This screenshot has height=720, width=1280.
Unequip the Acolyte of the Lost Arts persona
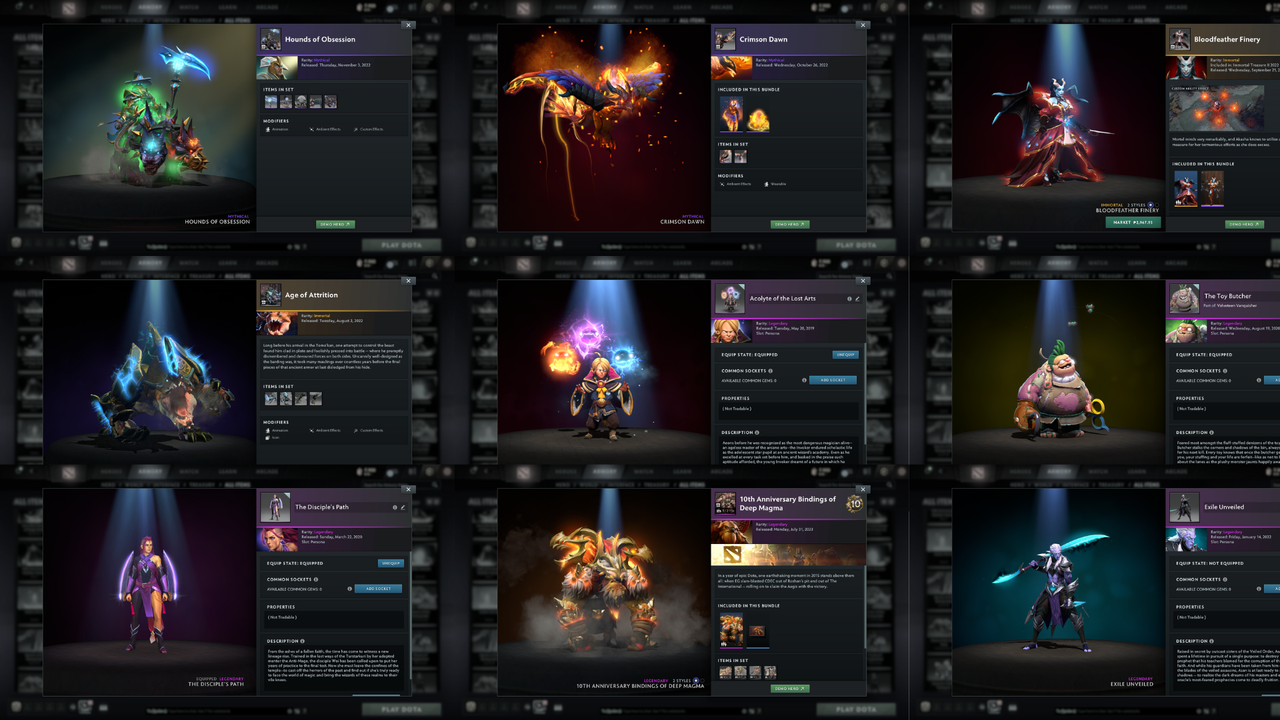click(846, 355)
